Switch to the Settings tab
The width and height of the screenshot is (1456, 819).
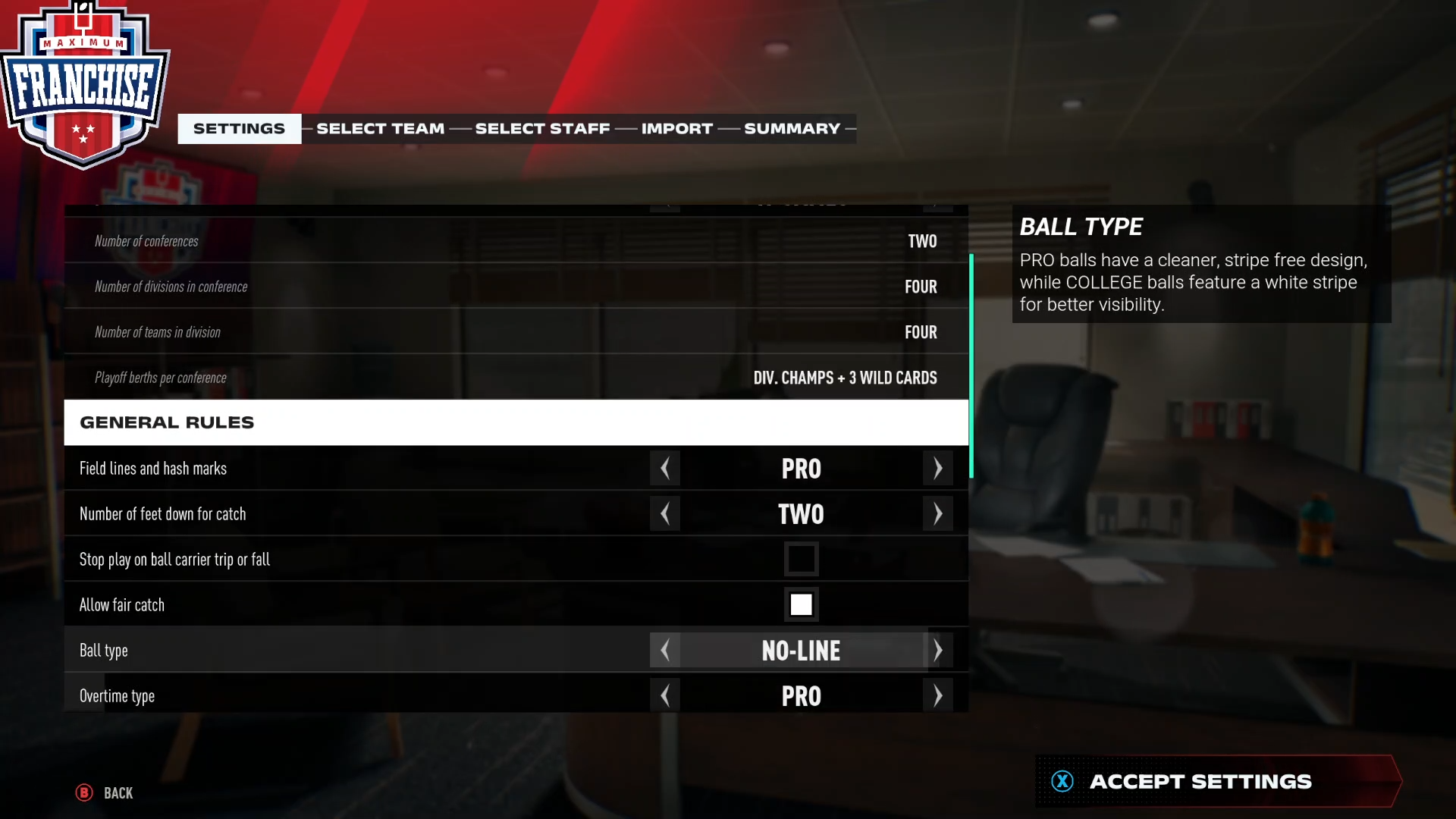(239, 129)
